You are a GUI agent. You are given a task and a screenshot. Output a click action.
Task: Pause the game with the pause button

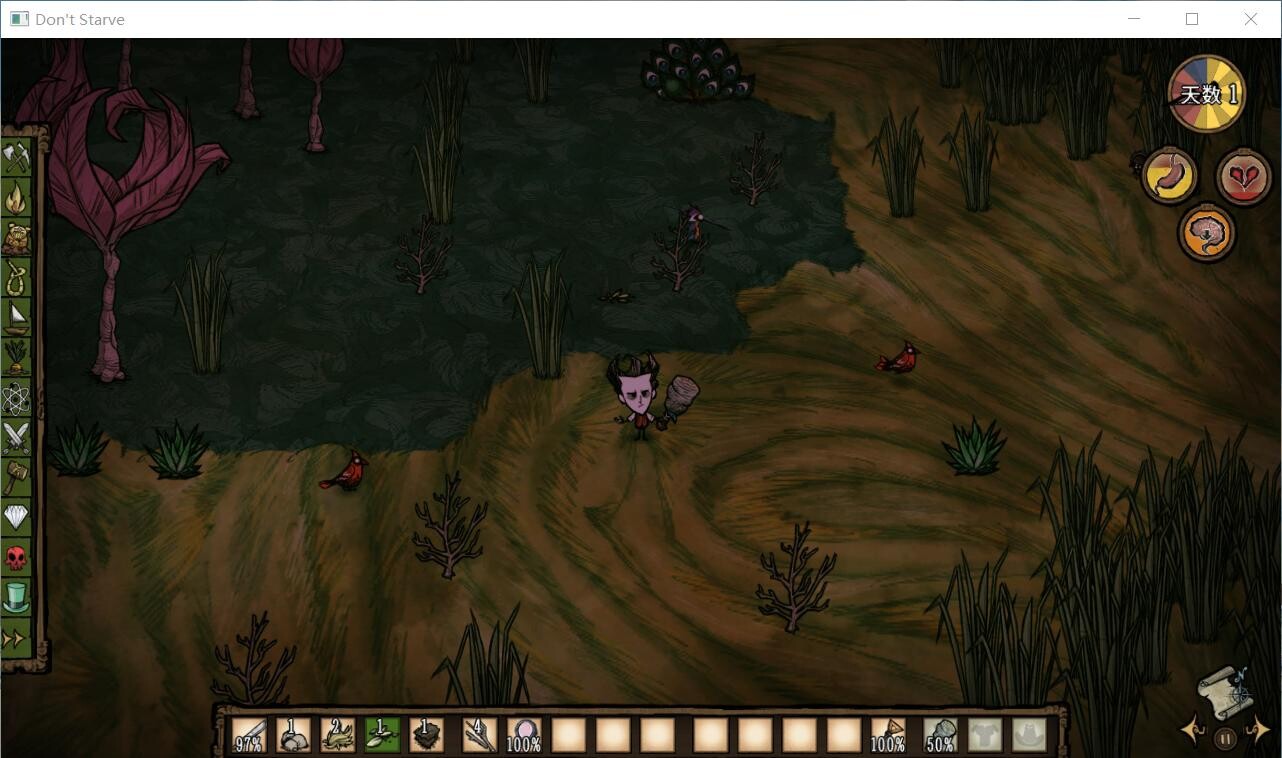pos(1225,740)
